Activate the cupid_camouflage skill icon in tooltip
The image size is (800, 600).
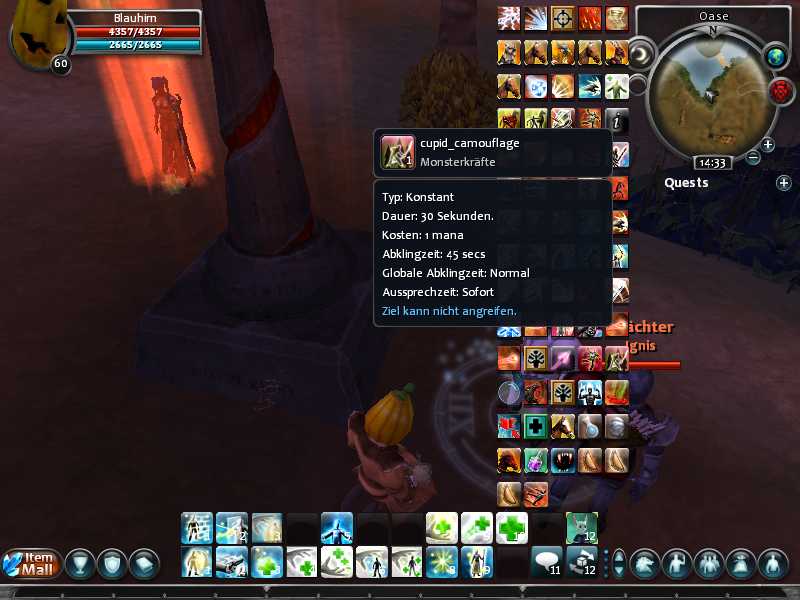pos(398,151)
